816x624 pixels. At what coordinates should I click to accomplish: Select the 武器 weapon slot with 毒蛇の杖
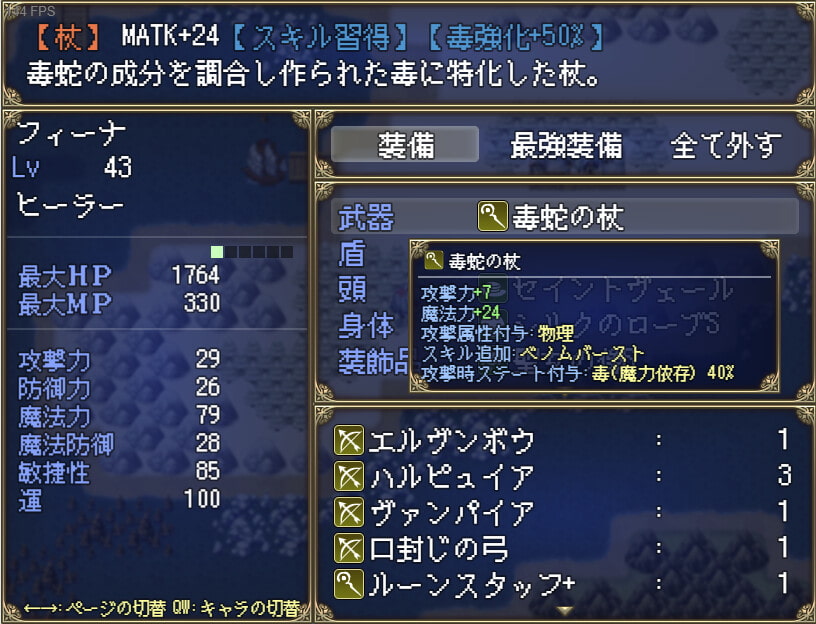[564, 216]
